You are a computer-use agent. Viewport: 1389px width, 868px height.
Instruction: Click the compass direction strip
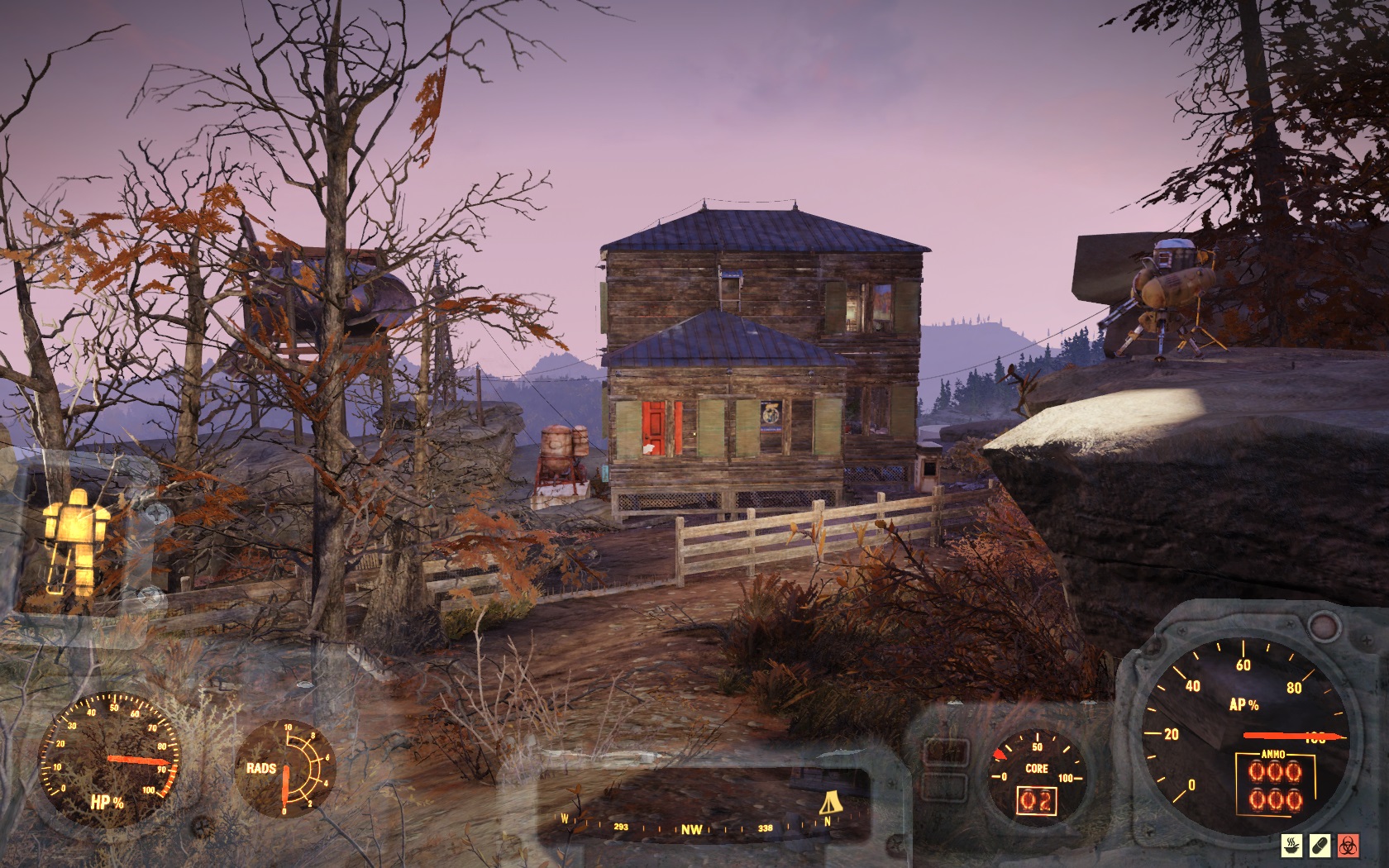[694, 827]
